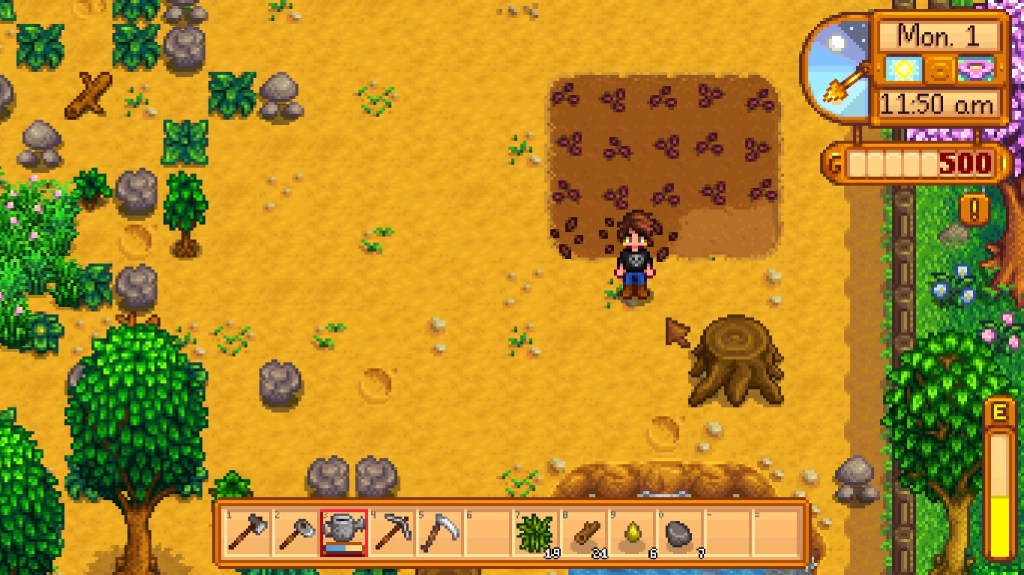Select the watering can slot

[342, 533]
